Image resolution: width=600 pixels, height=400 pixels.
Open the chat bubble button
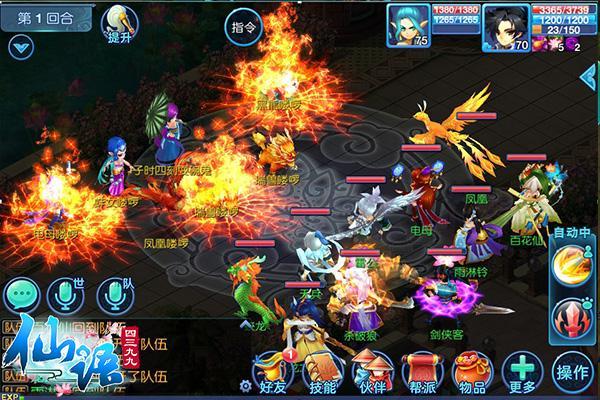[21, 294]
